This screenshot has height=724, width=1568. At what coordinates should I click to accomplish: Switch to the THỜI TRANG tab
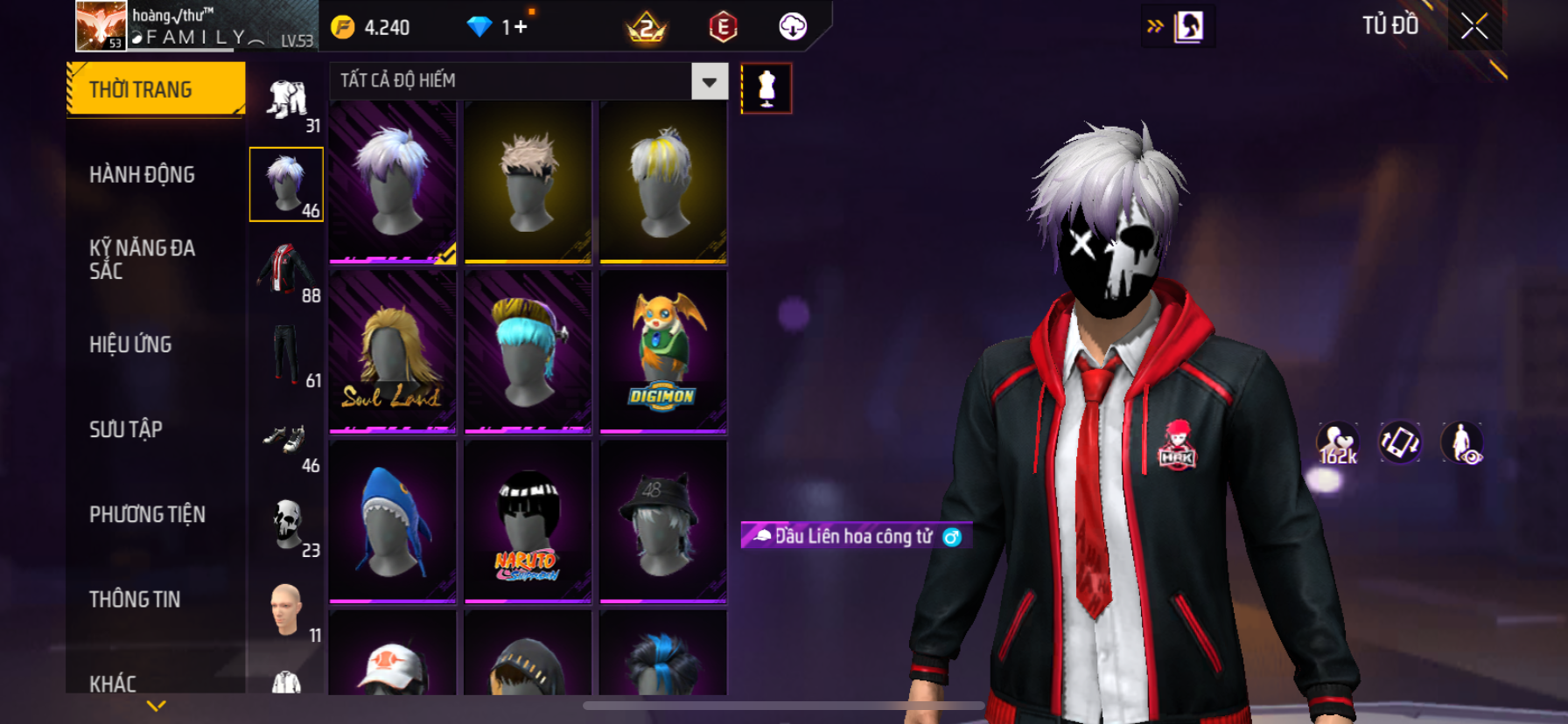coord(155,89)
